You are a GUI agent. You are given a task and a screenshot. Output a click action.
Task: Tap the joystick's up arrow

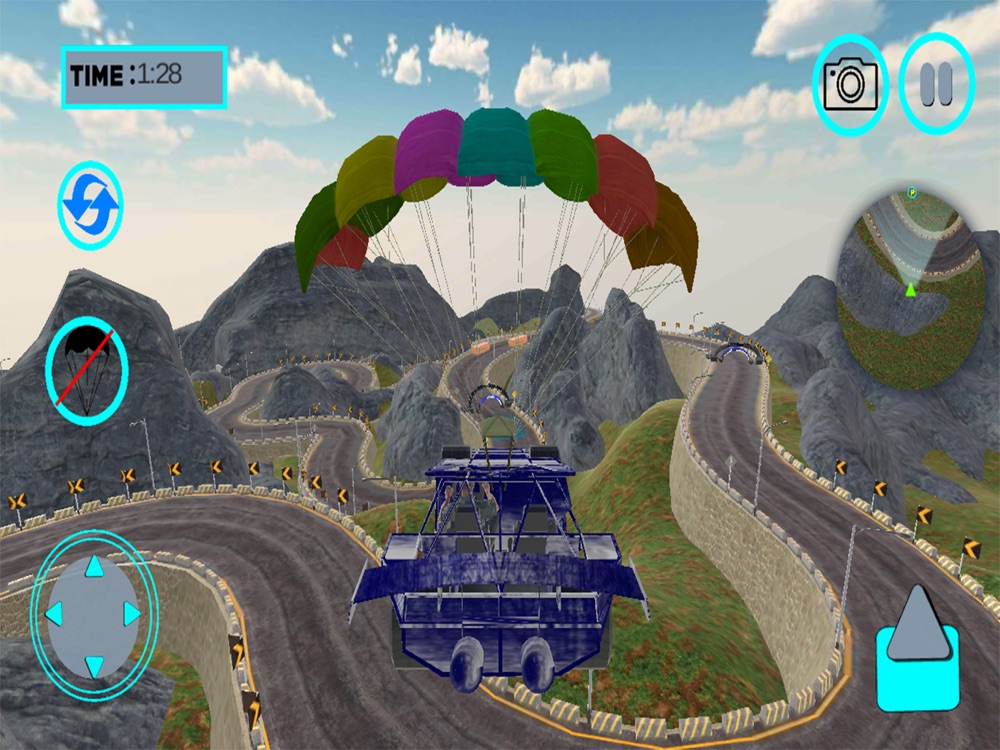point(94,568)
